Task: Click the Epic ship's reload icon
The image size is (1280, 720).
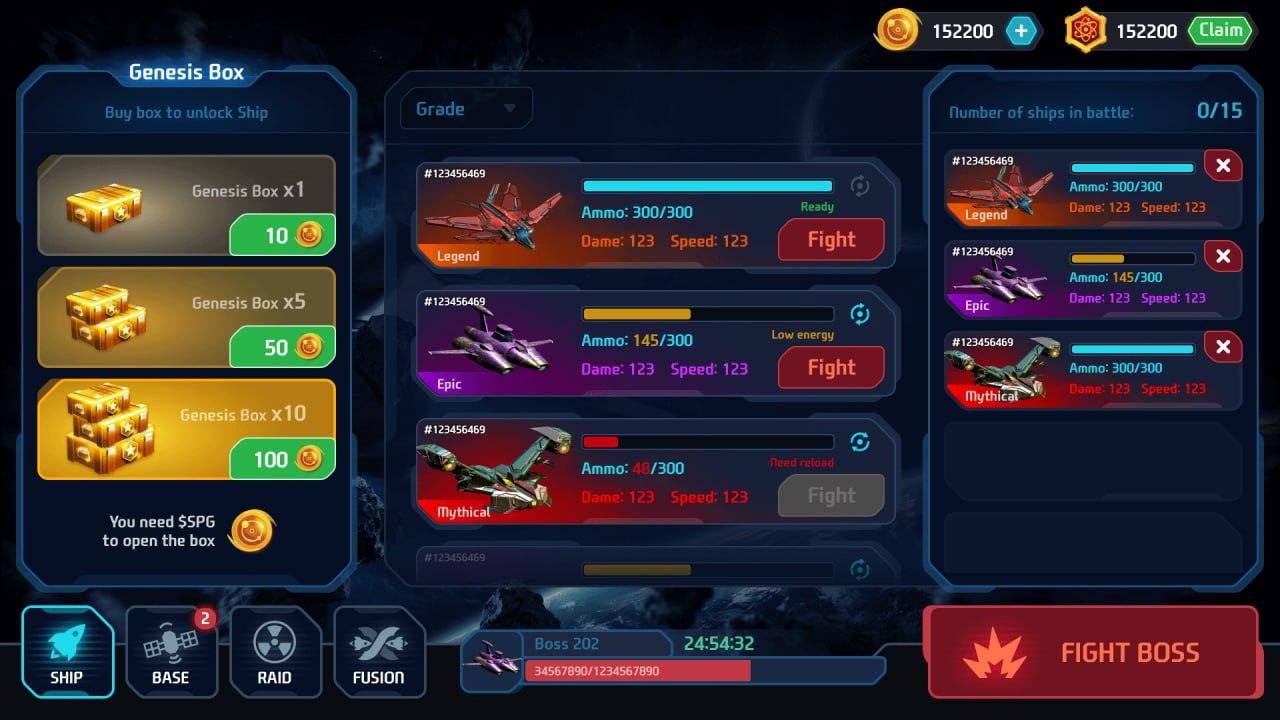Action: coord(859,314)
